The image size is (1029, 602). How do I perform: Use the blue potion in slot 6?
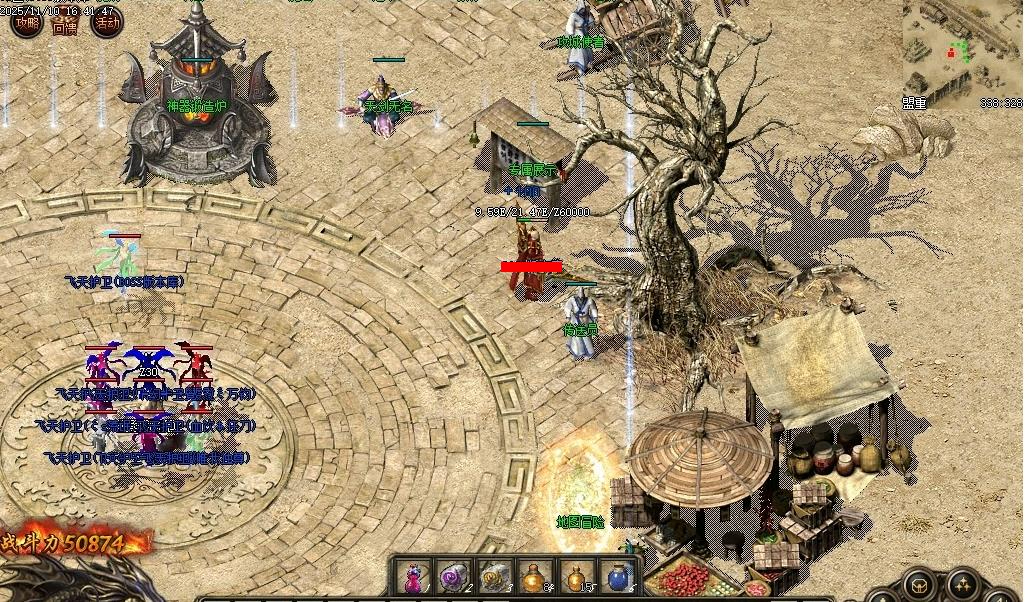[617, 577]
